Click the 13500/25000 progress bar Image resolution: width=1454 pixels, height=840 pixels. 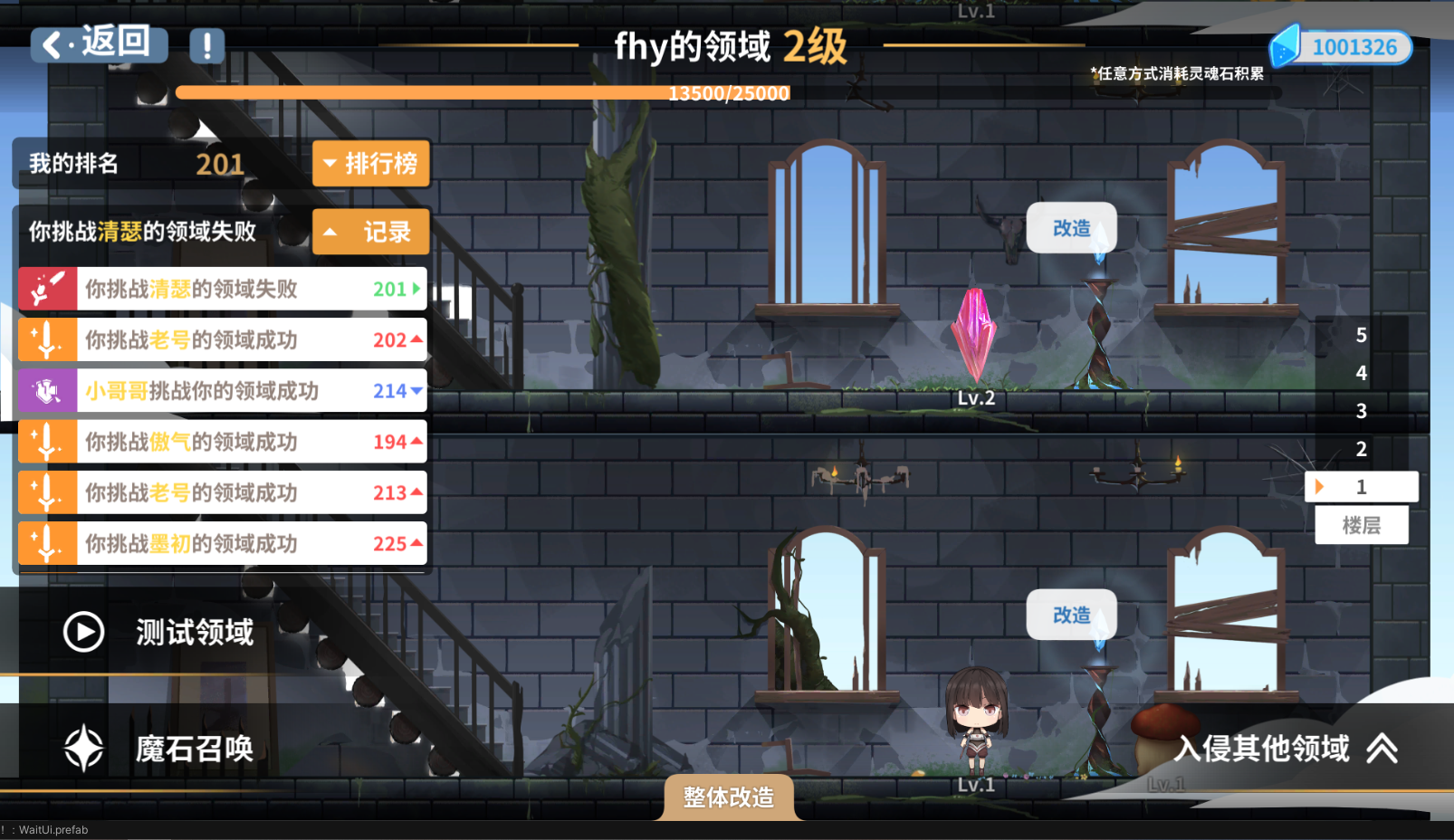pyautogui.click(x=729, y=92)
